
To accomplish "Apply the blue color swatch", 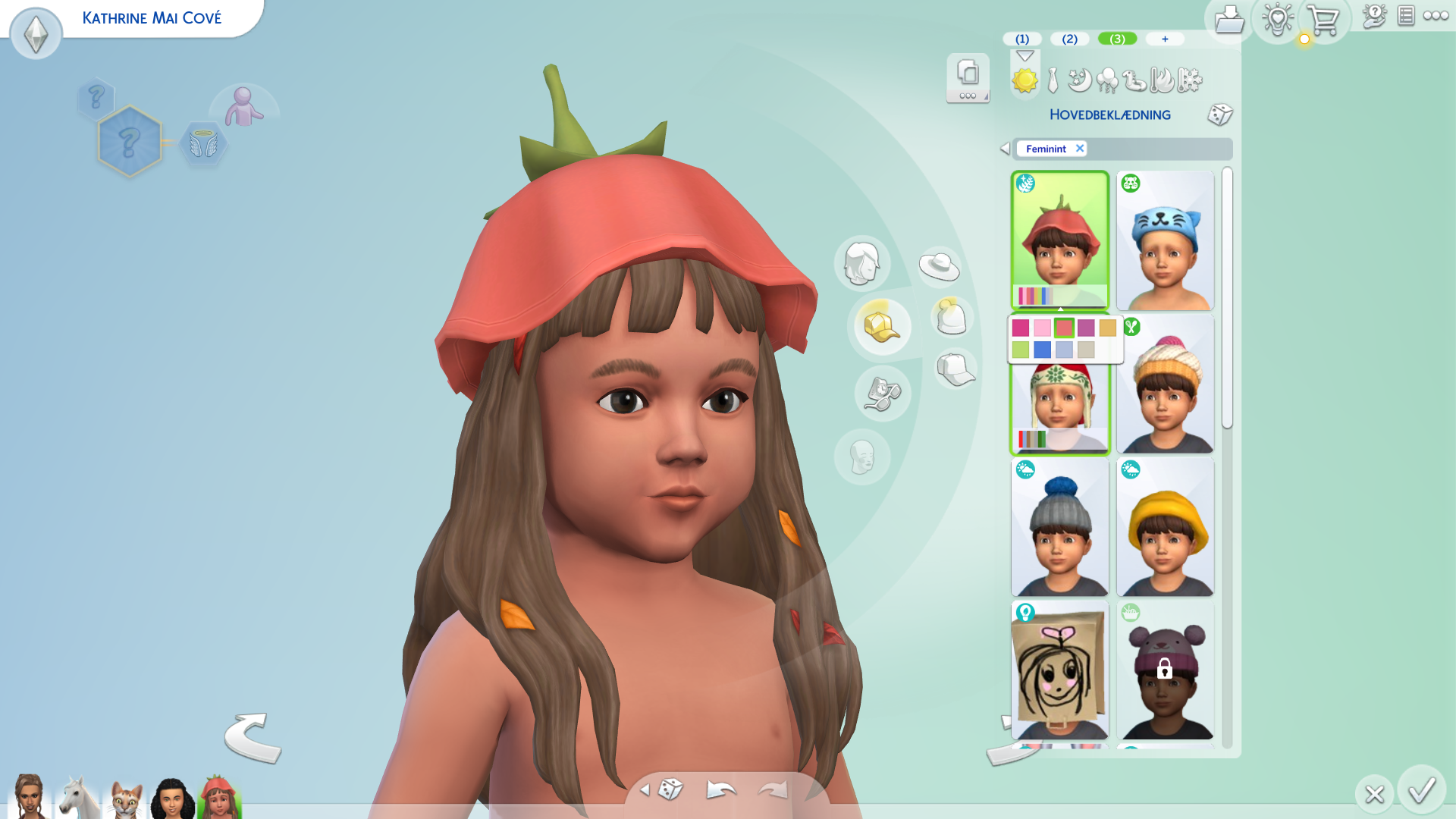I will coord(1043,350).
